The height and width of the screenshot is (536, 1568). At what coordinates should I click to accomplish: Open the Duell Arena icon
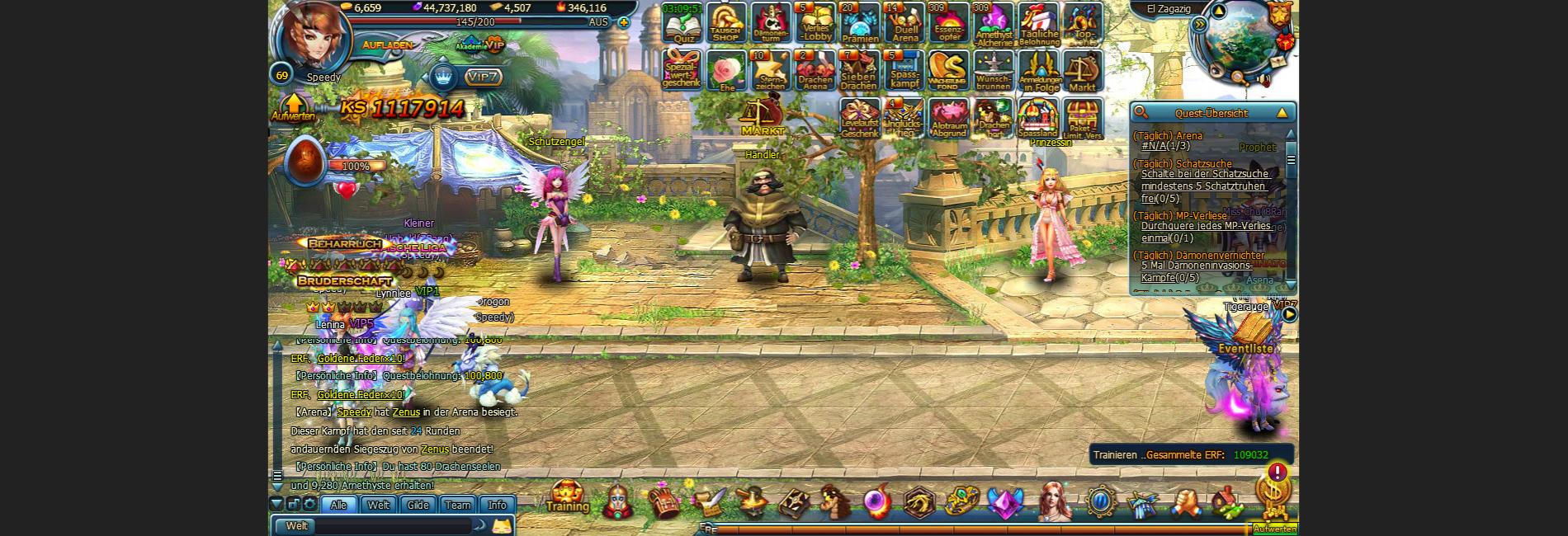(x=904, y=23)
